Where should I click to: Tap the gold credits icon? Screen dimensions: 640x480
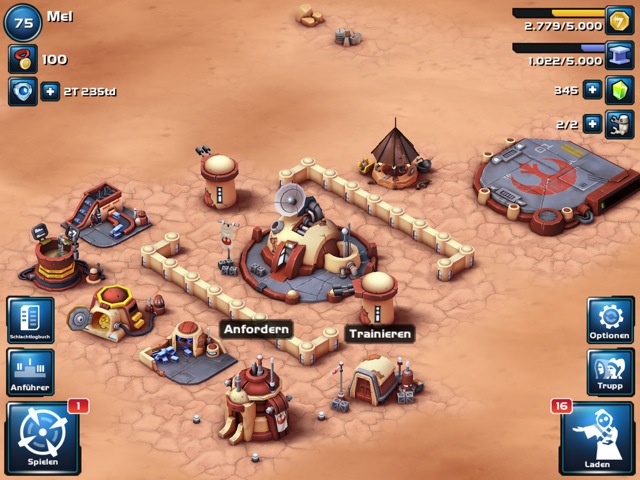click(620, 19)
